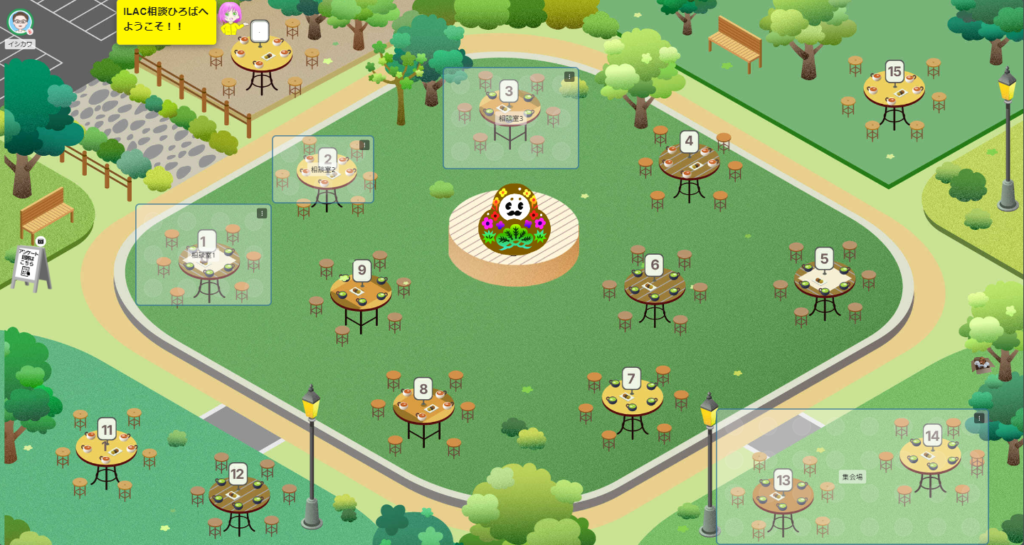Open the options icon for 相談室3 room

pyautogui.click(x=569, y=76)
